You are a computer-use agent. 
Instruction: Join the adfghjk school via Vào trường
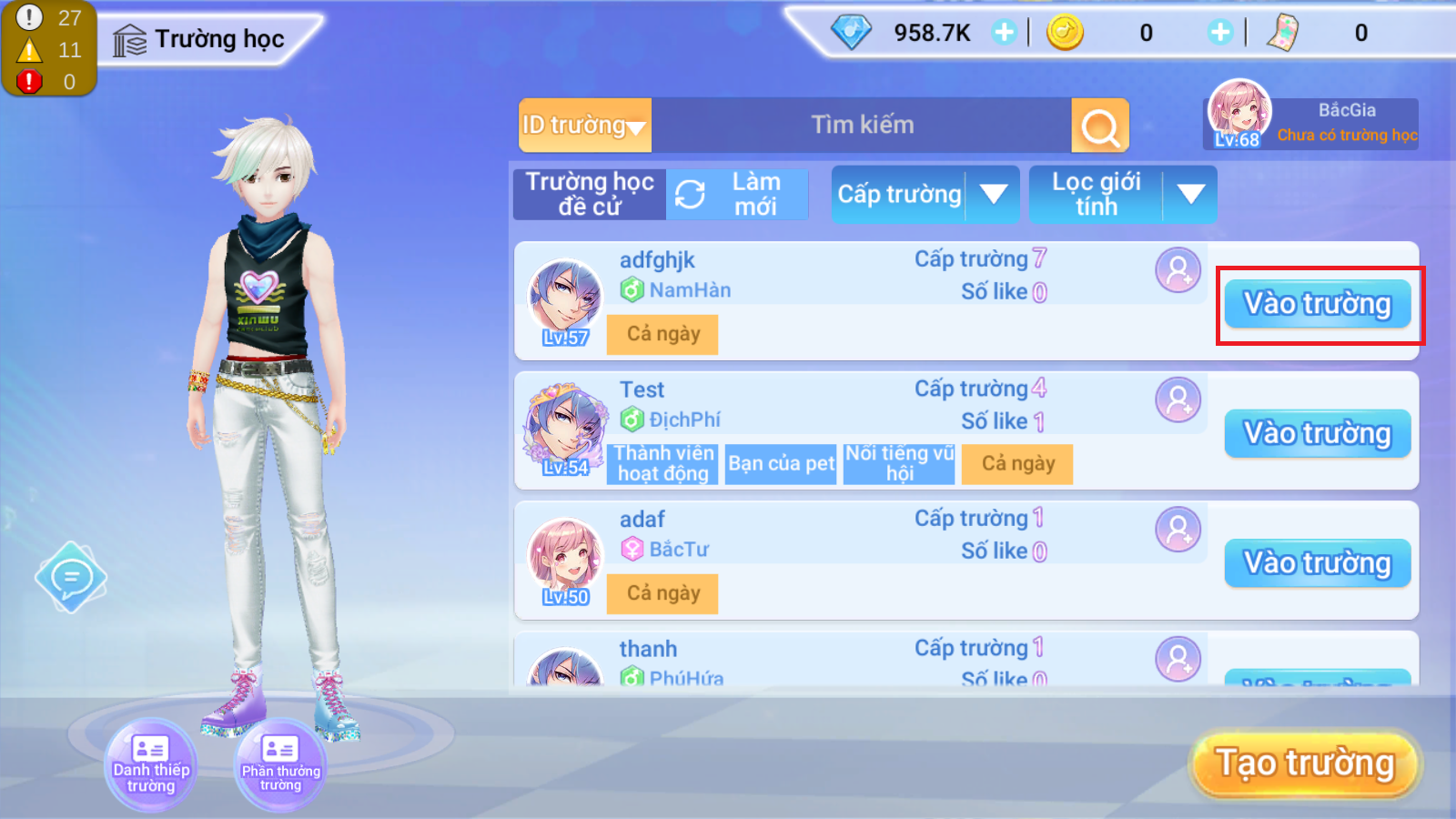tap(1317, 304)
